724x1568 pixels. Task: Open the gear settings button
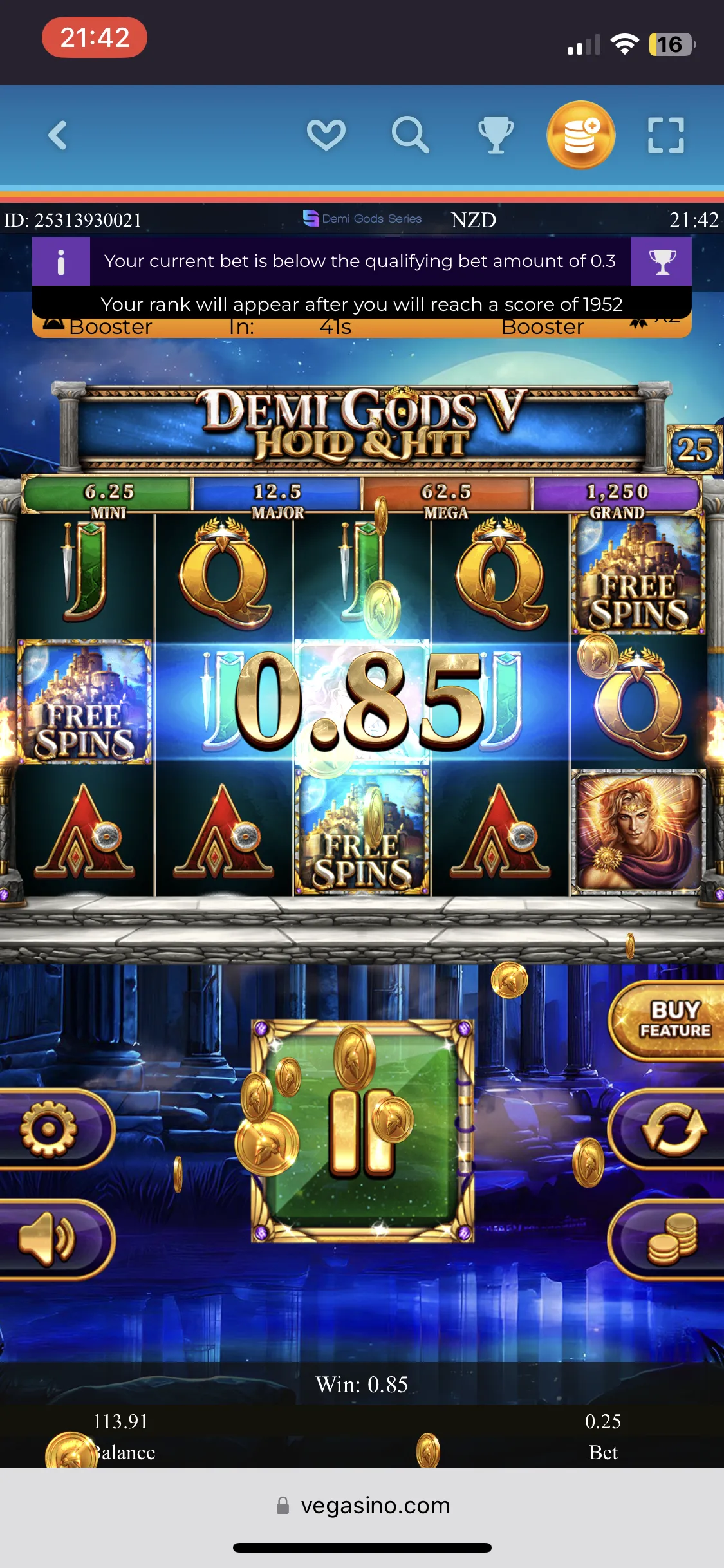coord(50,1129)
